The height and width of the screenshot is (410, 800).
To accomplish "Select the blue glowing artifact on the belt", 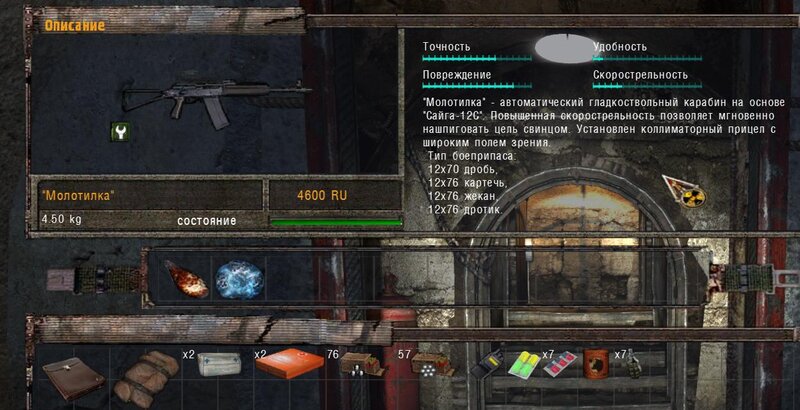I will click(x=239, y=278).
